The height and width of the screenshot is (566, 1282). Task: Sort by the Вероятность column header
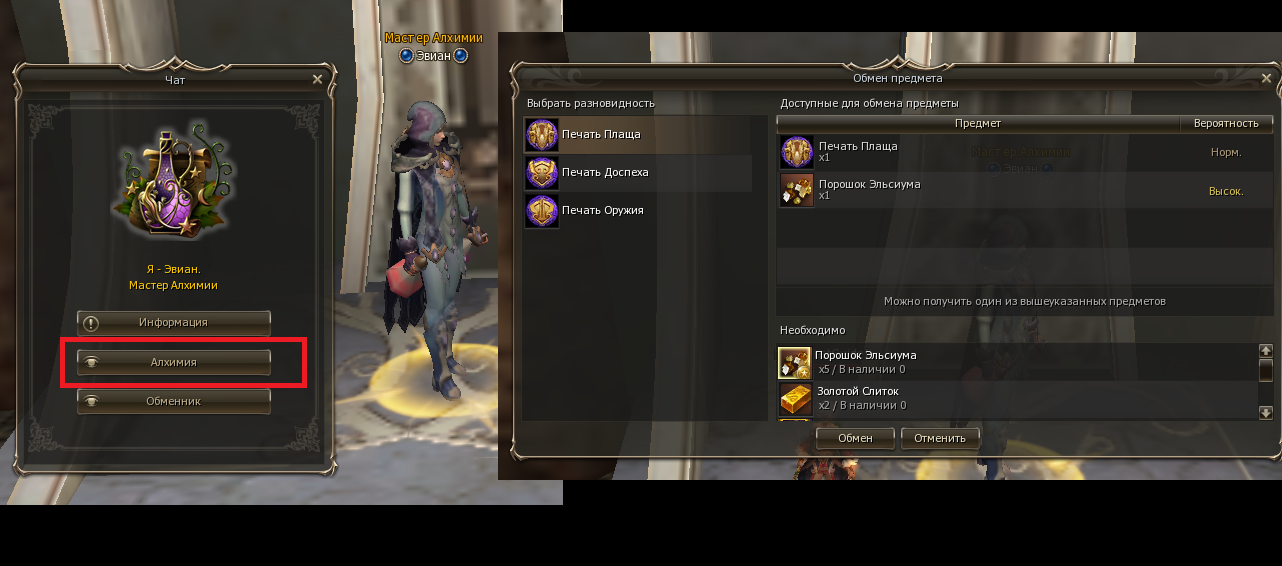click(1225, 123)
